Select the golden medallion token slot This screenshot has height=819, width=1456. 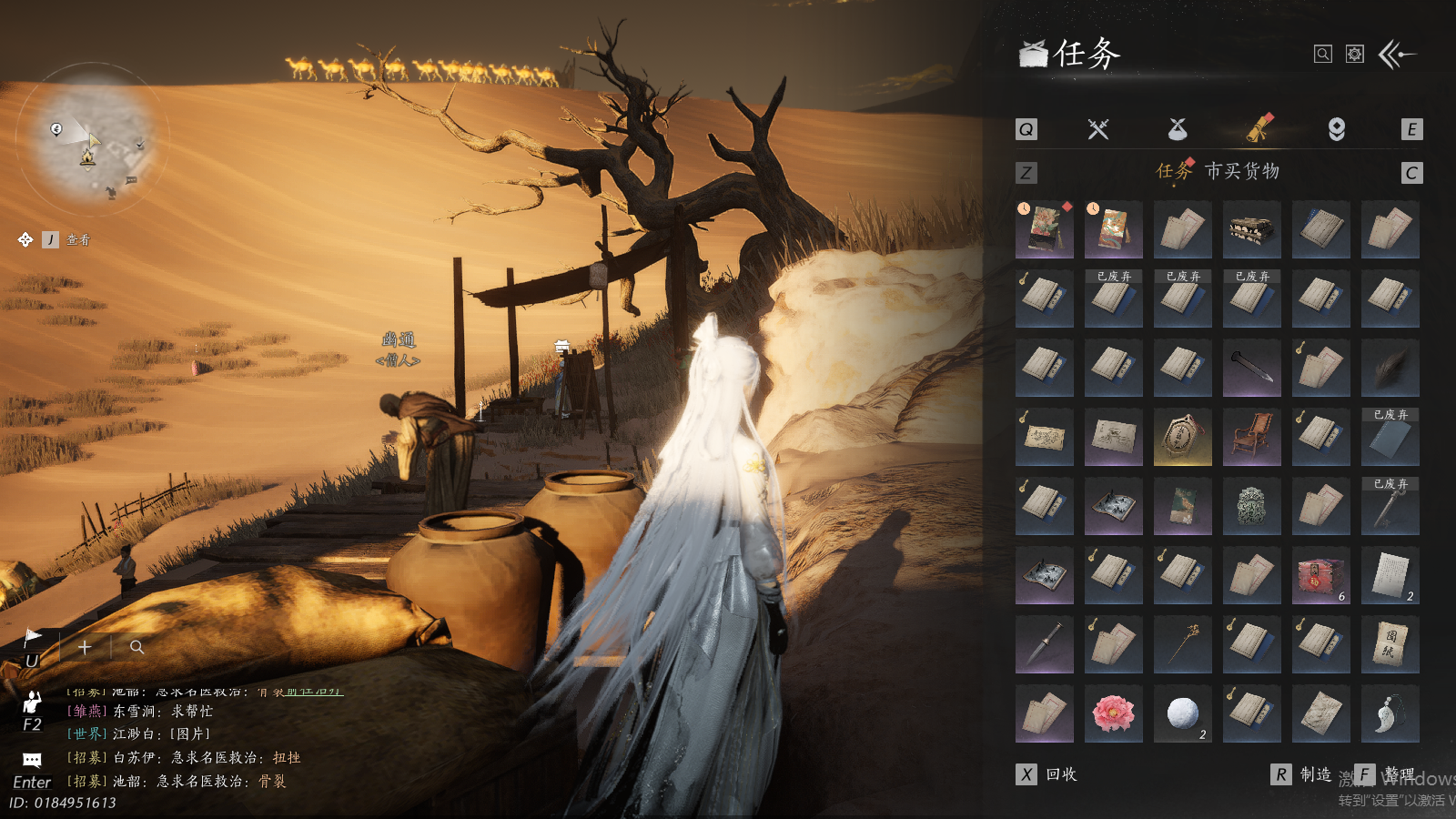(1182, 437)
